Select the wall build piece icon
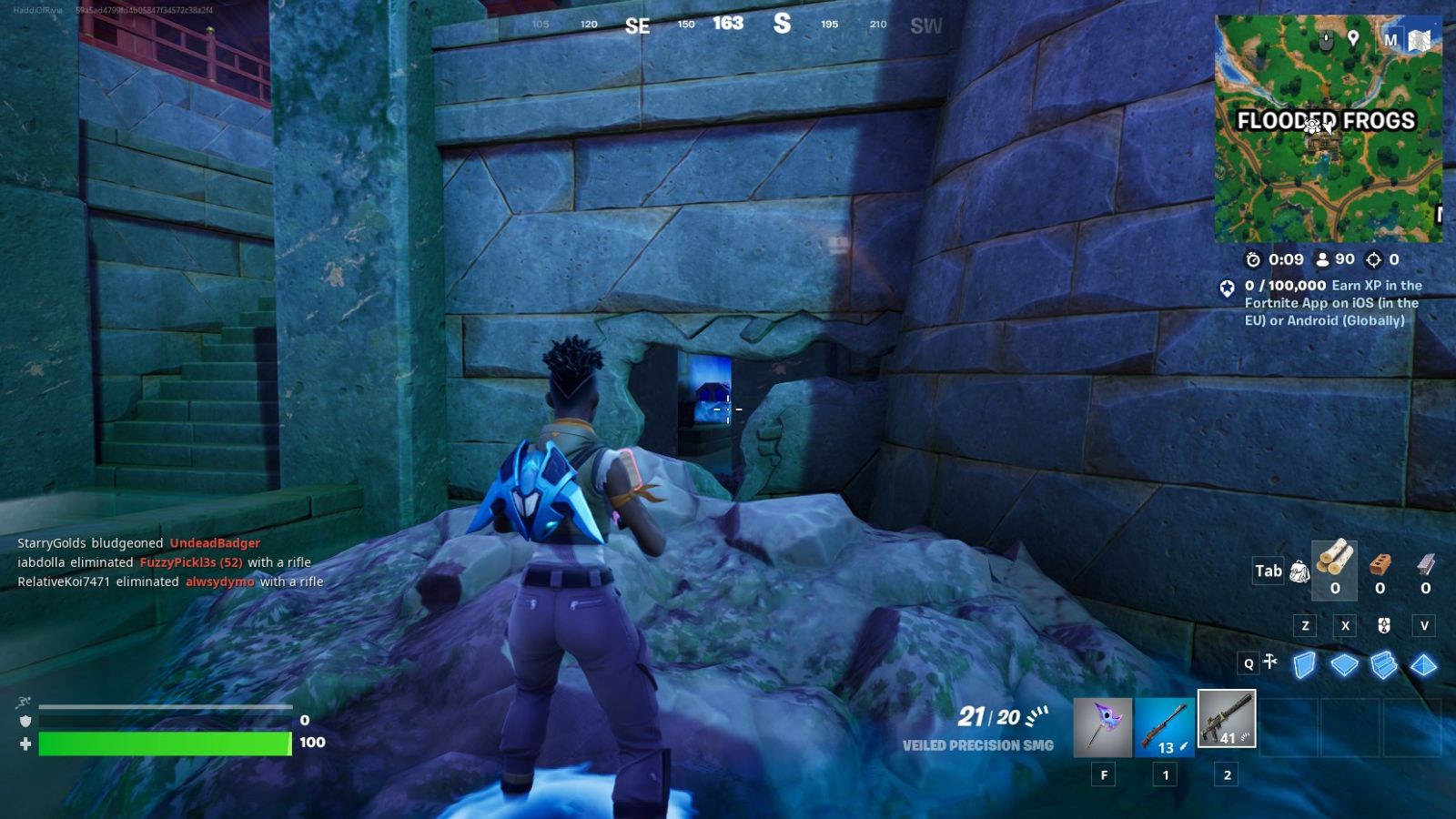 click(x=1305, y=666)
